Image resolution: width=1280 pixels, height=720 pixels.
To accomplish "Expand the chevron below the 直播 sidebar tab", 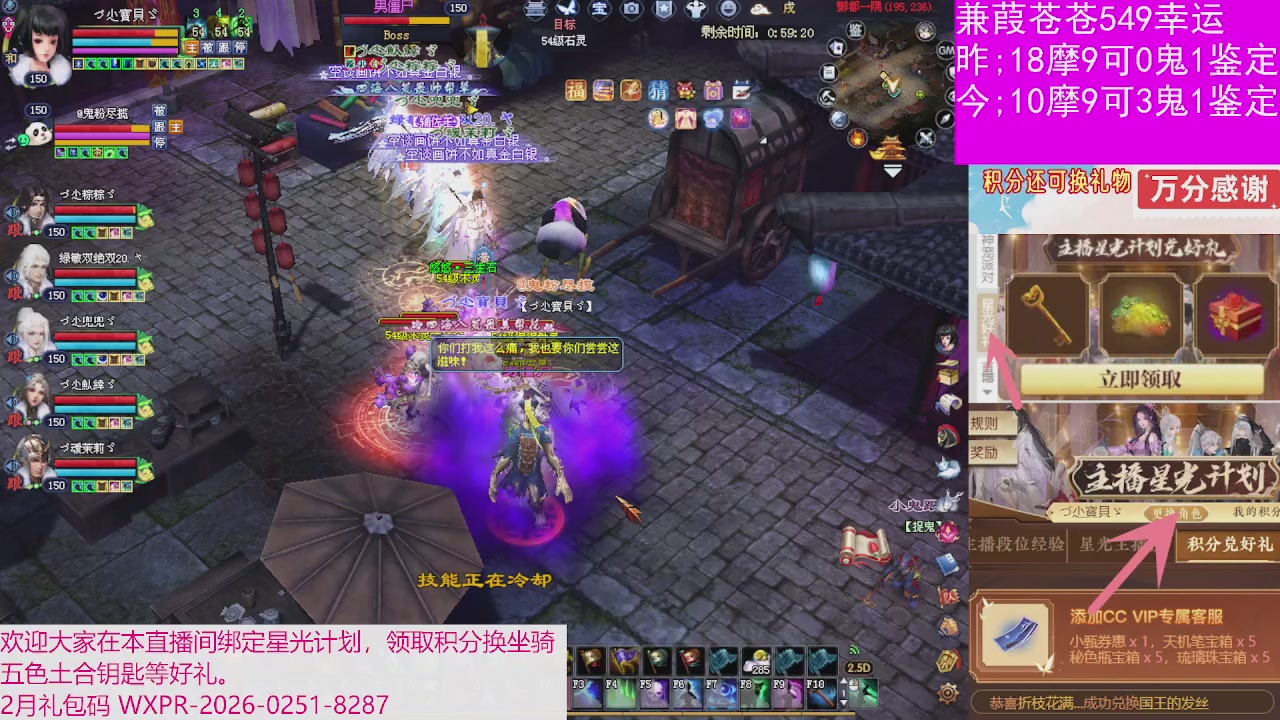I will (x=987, y=391).
